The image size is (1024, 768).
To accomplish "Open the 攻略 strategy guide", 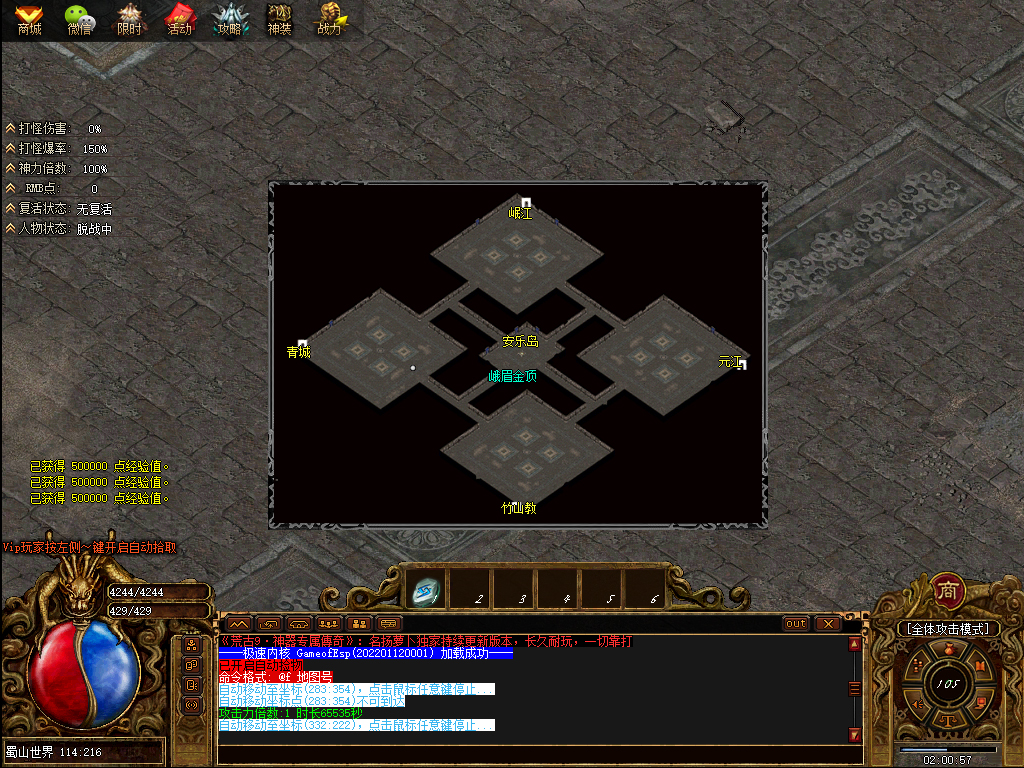I will [230, 18].
